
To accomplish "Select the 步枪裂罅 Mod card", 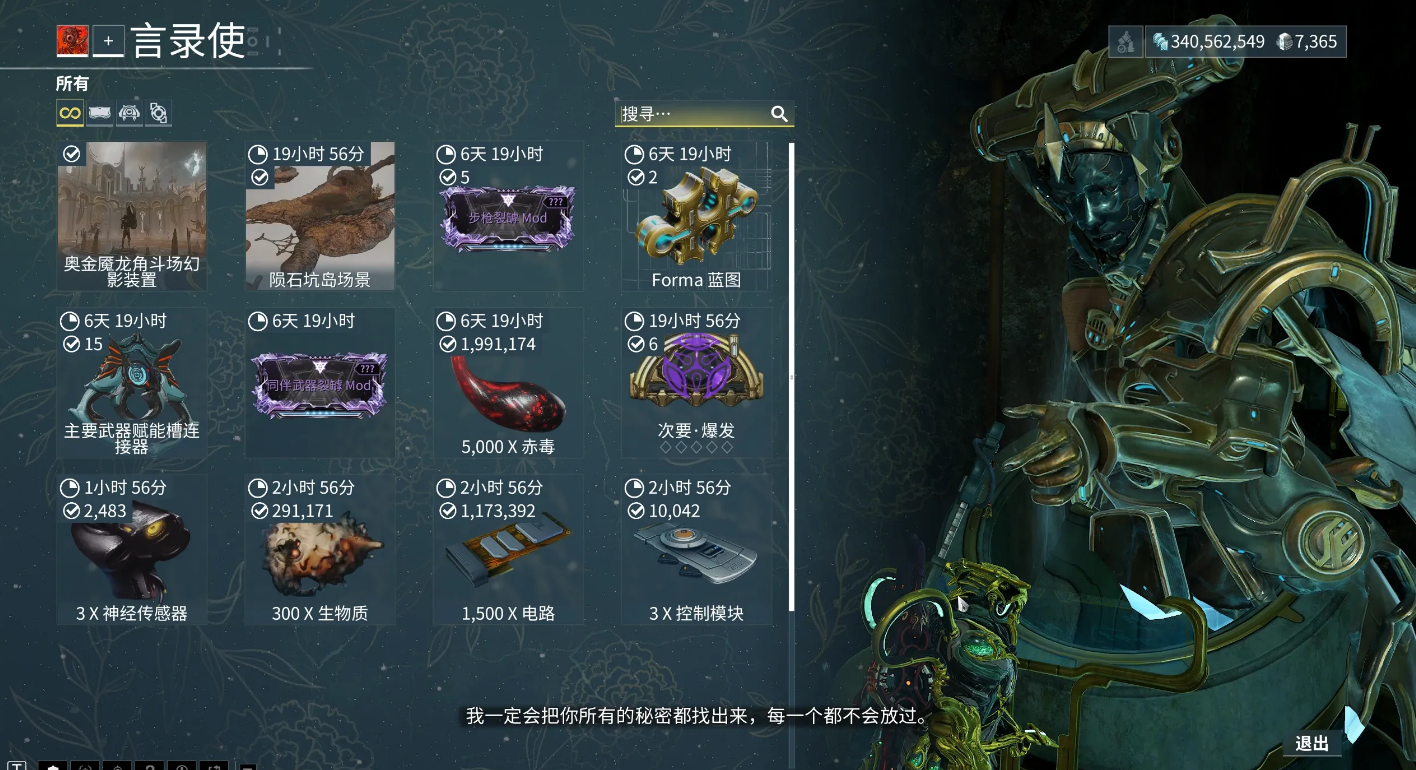I will coord(508,217).
